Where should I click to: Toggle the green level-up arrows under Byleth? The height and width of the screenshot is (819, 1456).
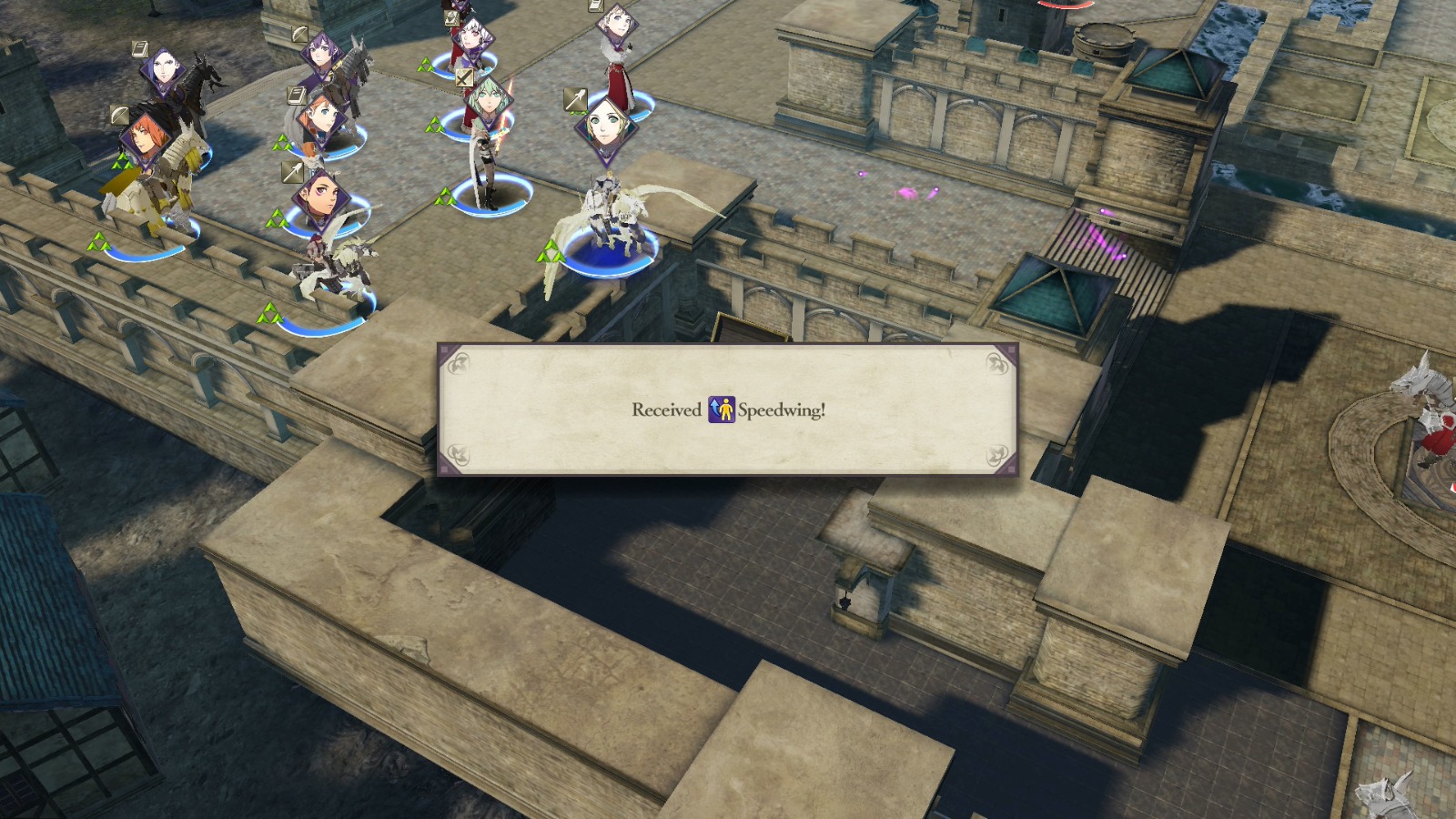443,194
